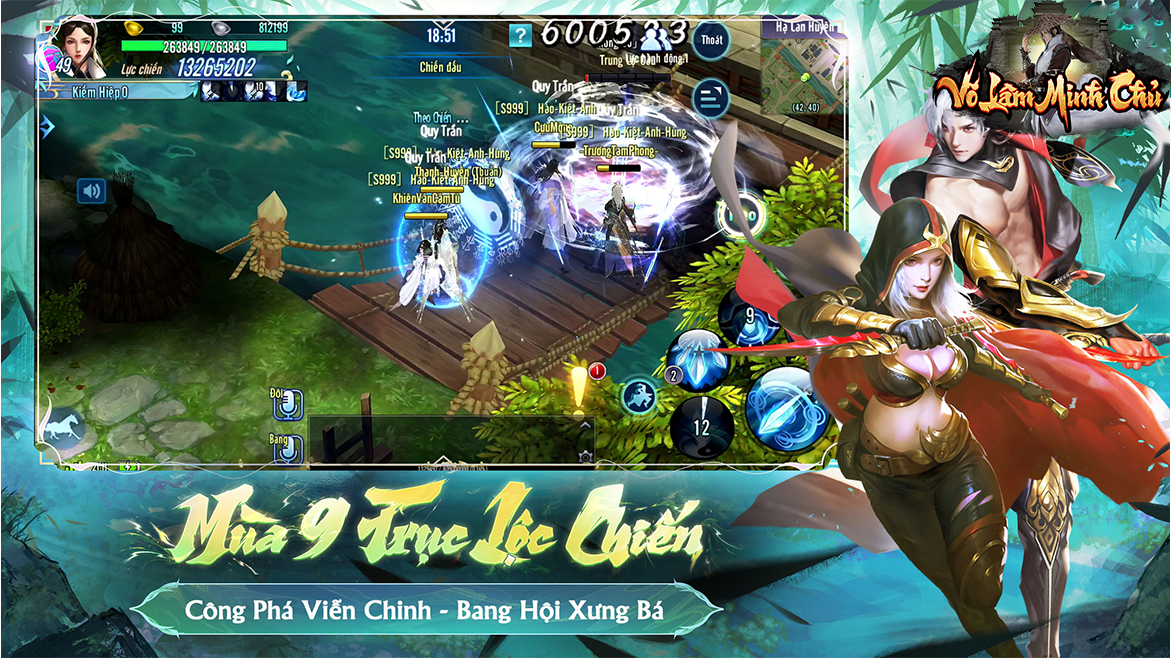
Task: Click the Thoát exit button
Action: pyautogui.click(x=711, y=40)
